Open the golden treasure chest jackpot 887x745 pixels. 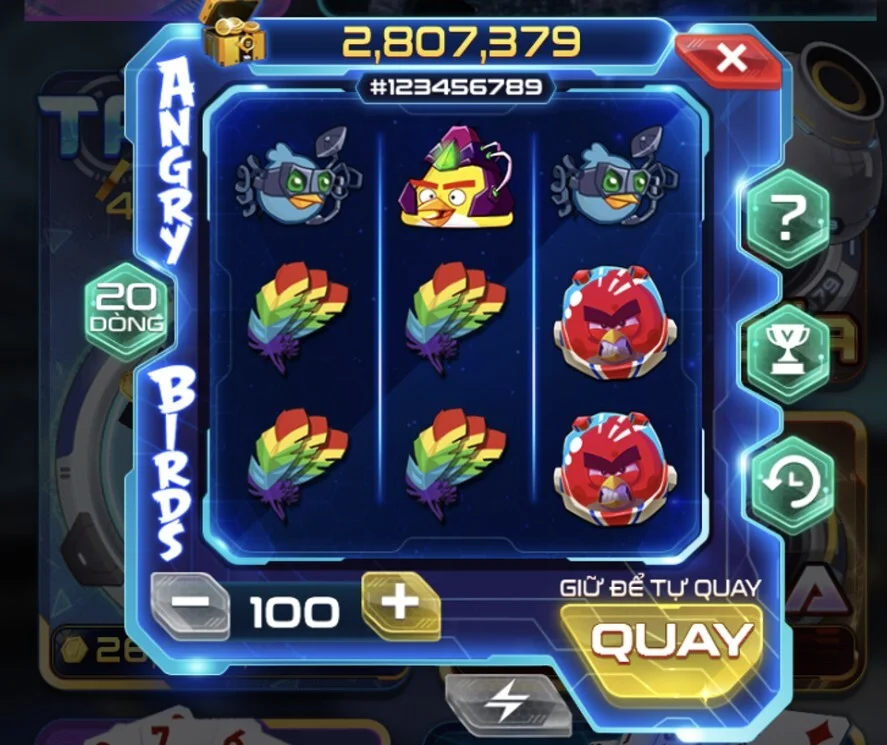click(x=233, y=36)
